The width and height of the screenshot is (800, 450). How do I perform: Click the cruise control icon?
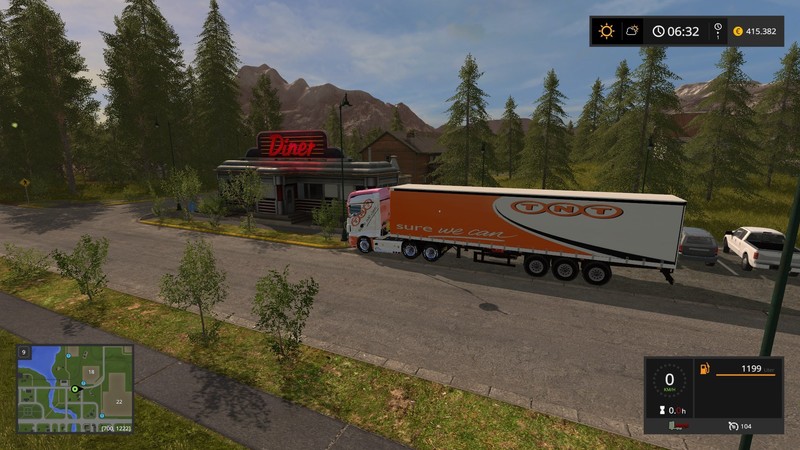click(733, 426)
